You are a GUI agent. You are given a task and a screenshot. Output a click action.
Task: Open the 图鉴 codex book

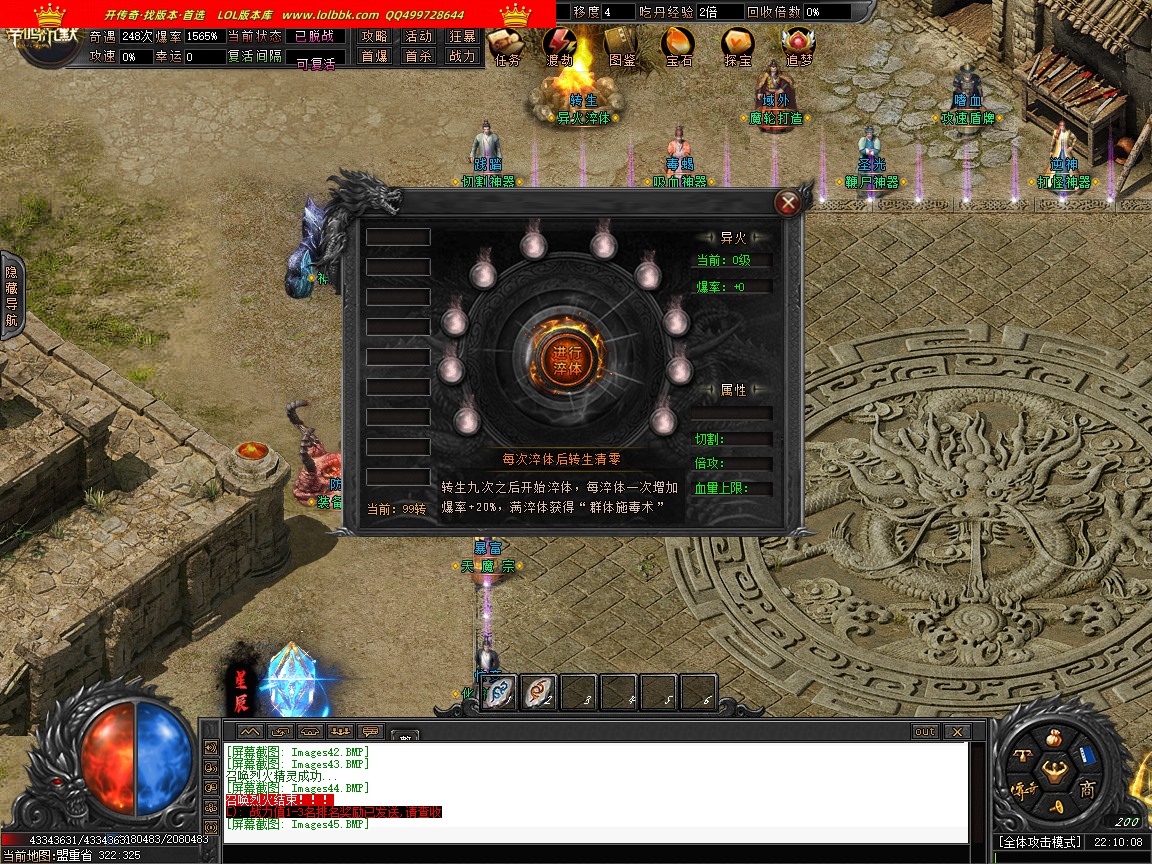click(x=621, y=45)
